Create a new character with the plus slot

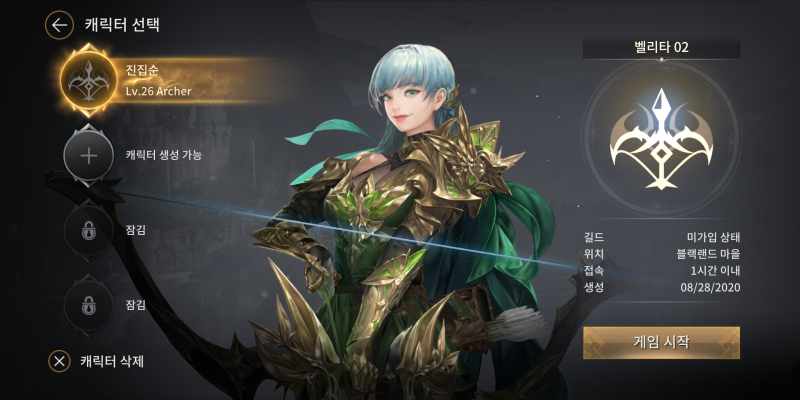point(89,155)
